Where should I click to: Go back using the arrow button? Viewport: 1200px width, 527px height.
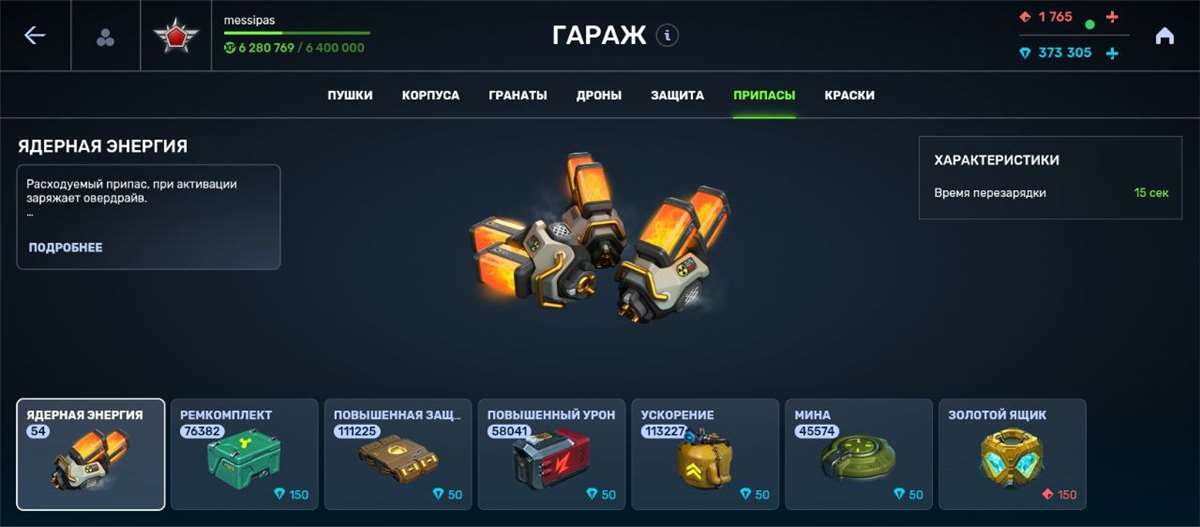click(x=35, y=36)
